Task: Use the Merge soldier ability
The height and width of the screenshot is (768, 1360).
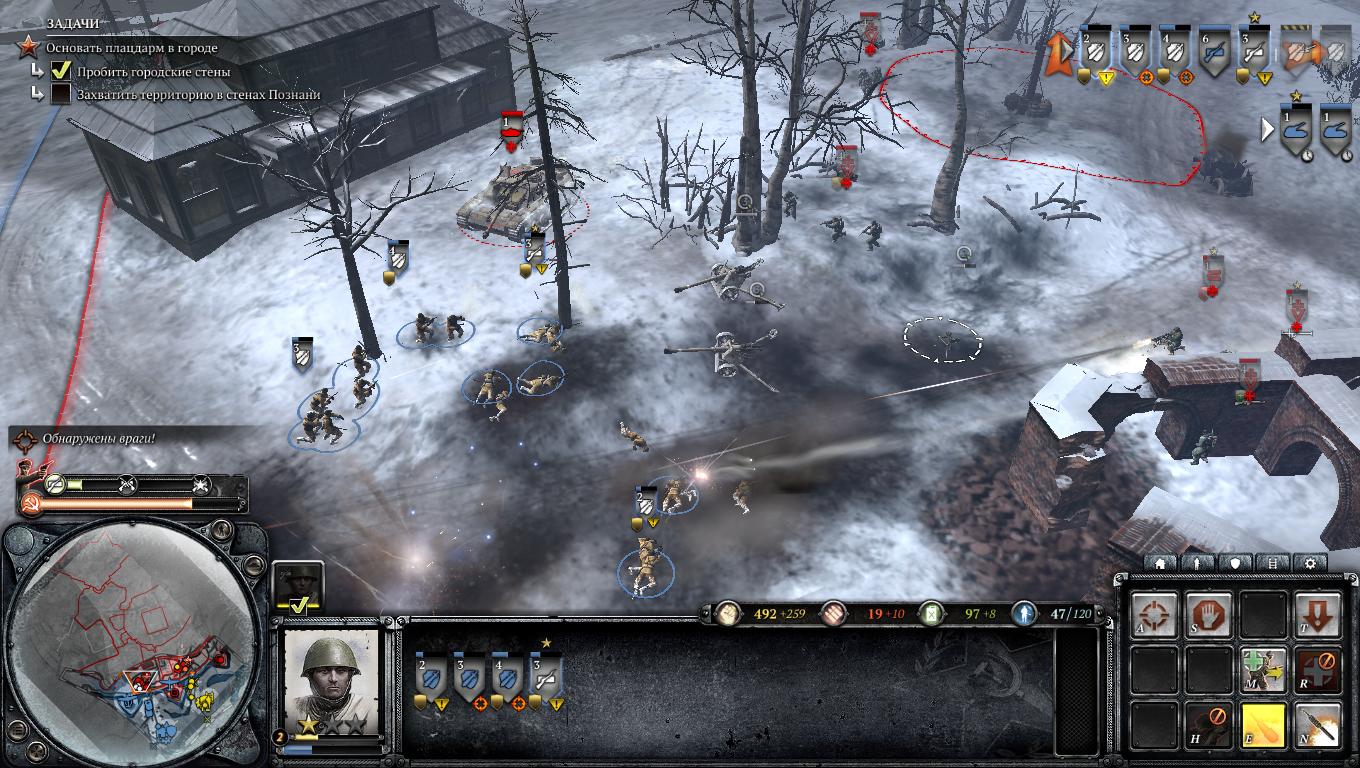Action: click(1263, 667)
